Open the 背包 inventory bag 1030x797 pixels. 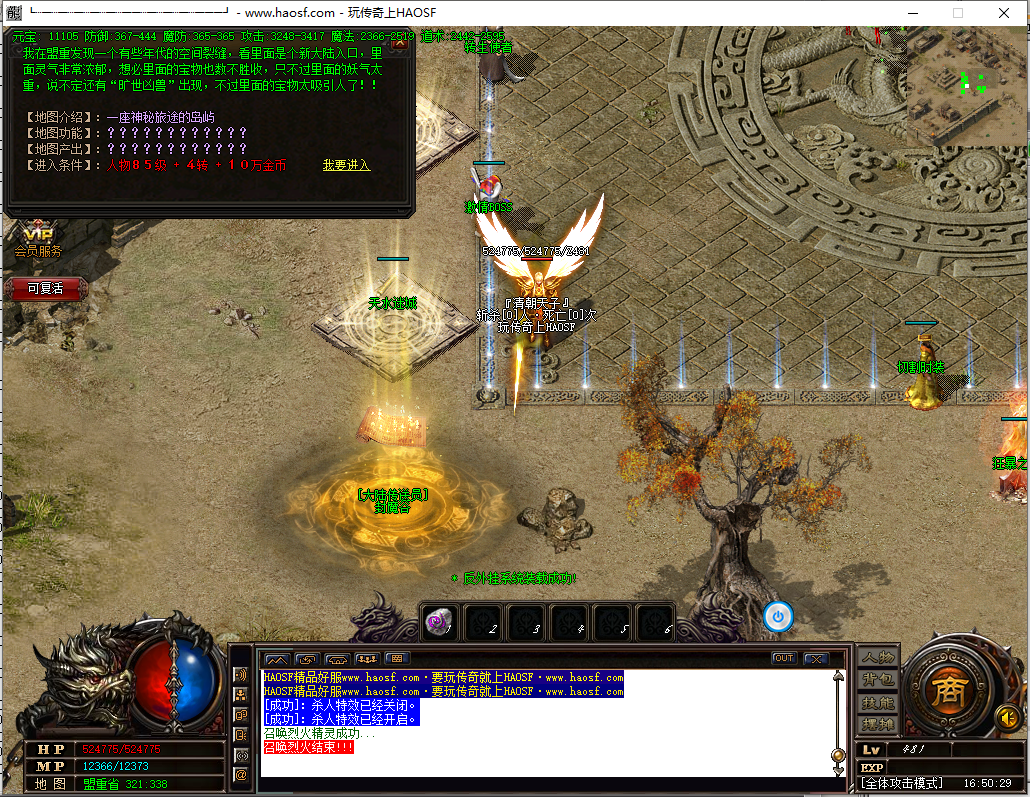pos(878,680)
